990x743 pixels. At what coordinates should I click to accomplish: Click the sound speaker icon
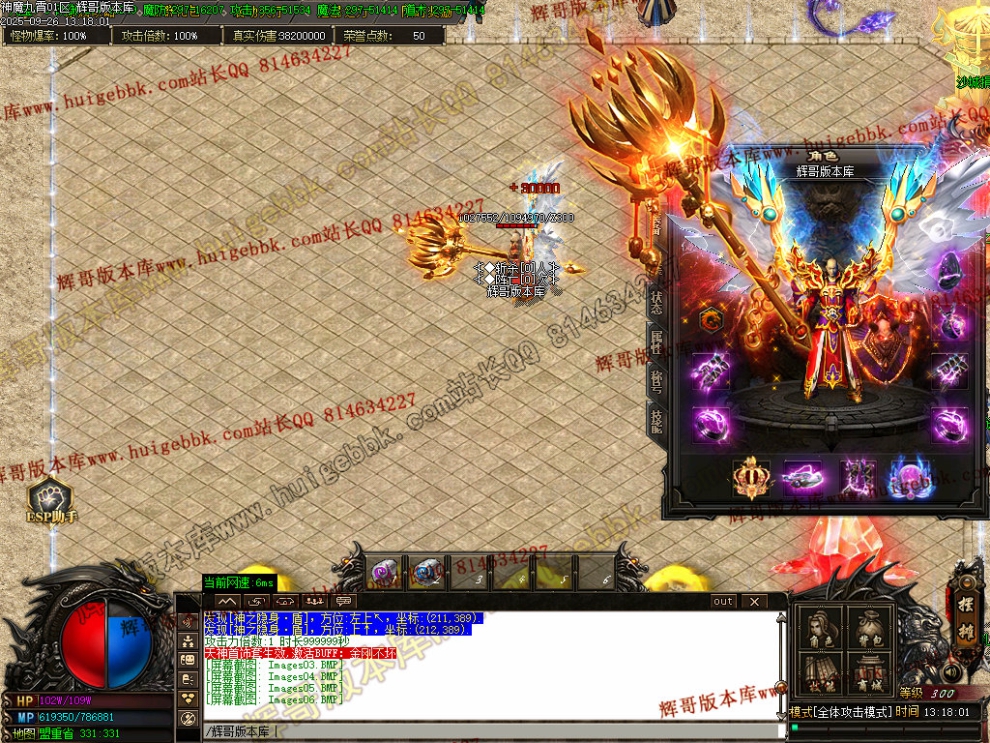coord(951,672)
